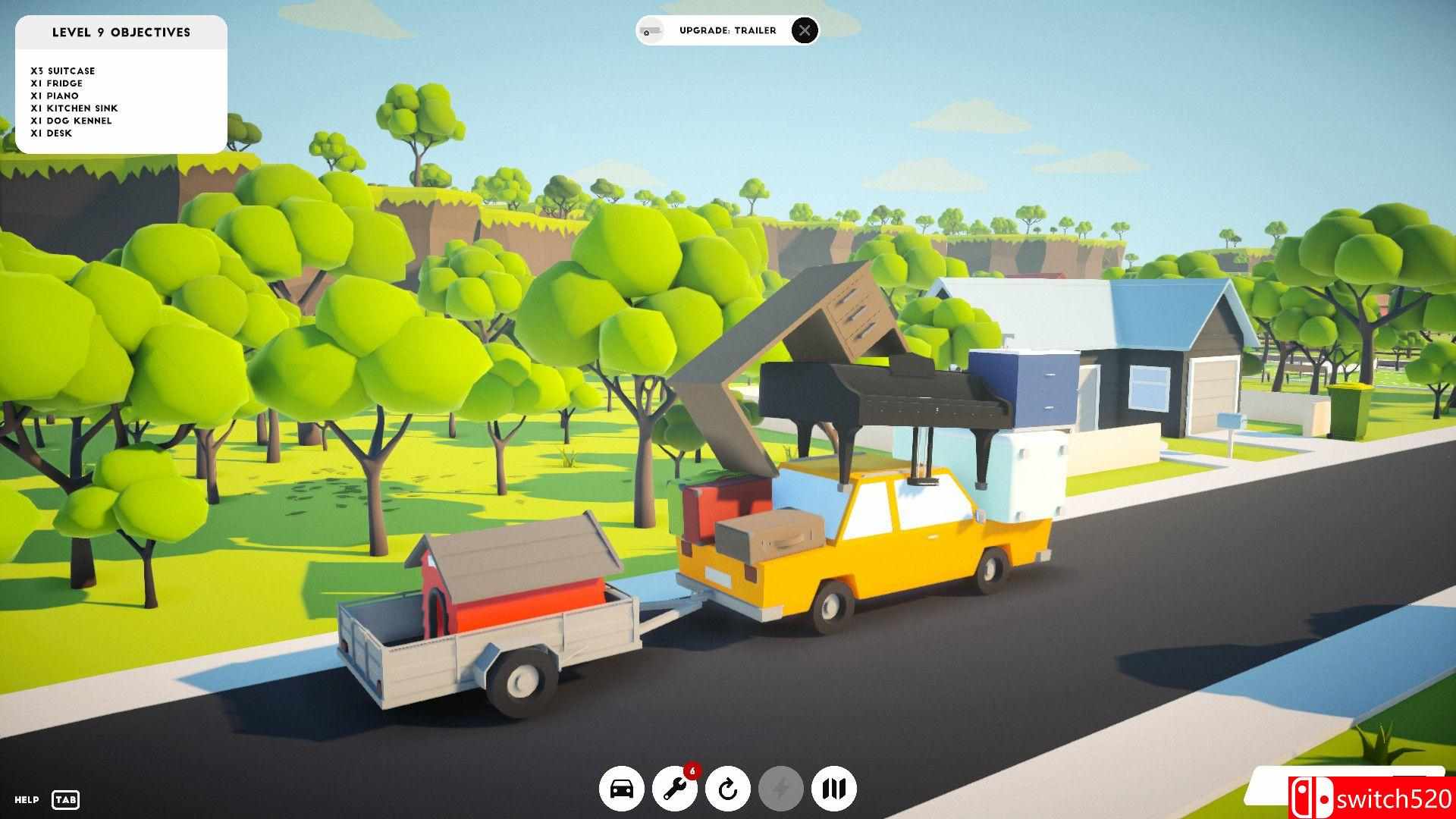Screen dimensions: 1456x819
Task: Click the circular arrow reset button
Action: 728,789
